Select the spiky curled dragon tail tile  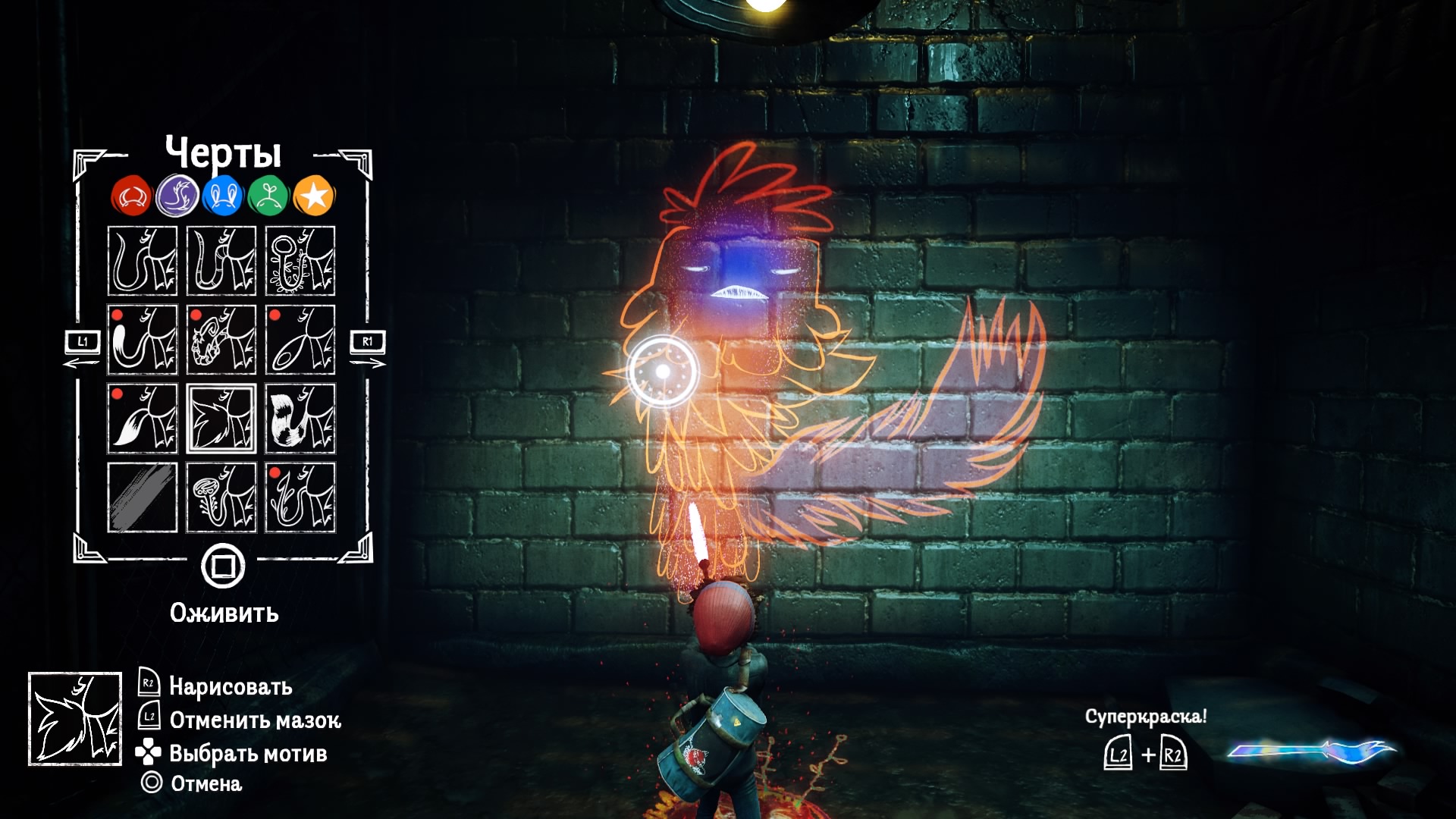(x=221, y=340)
